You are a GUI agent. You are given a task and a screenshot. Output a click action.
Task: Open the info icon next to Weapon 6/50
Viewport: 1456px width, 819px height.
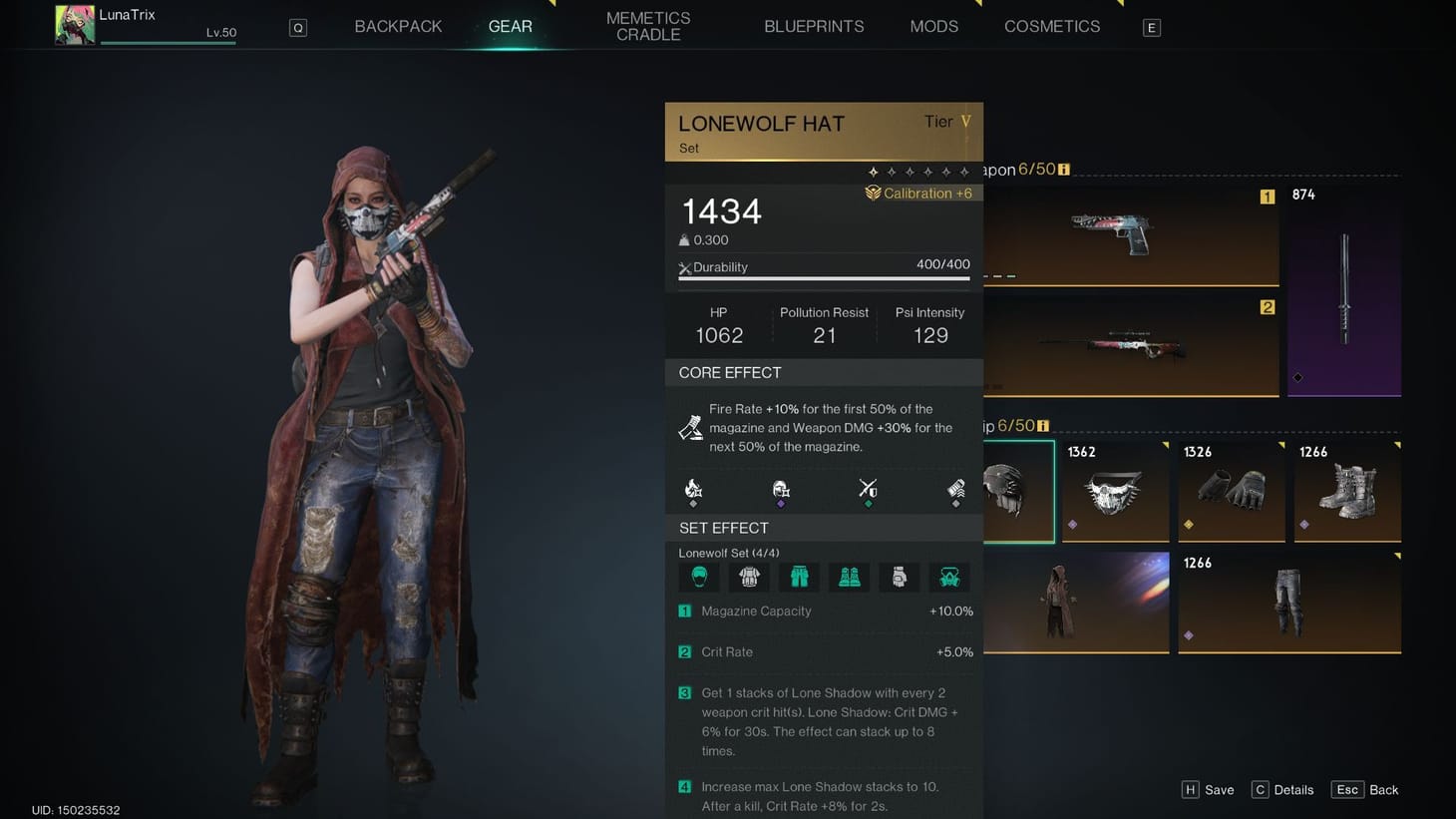(x=1063, y=169)
